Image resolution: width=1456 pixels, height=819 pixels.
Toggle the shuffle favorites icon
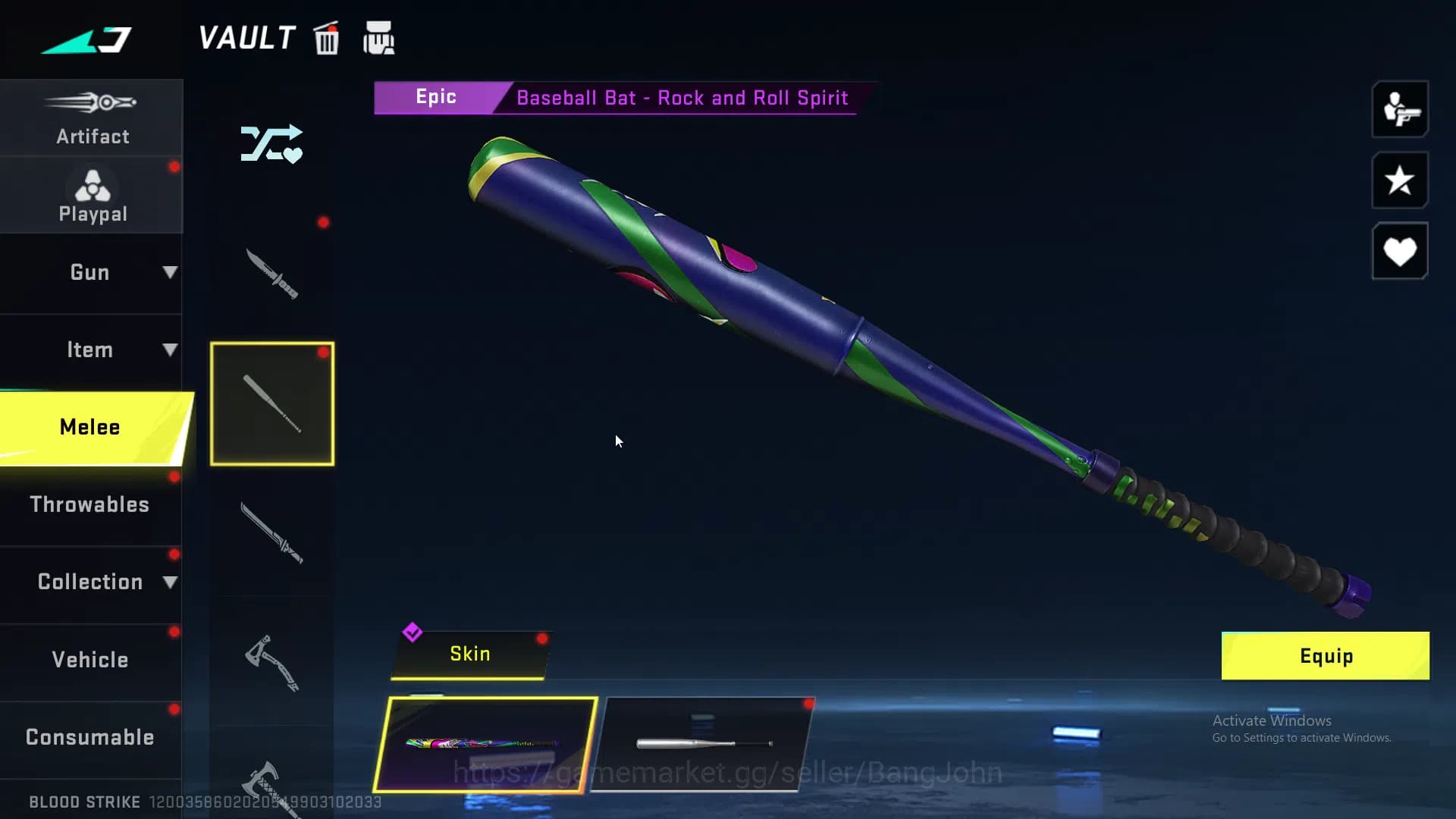coord(271,144)
